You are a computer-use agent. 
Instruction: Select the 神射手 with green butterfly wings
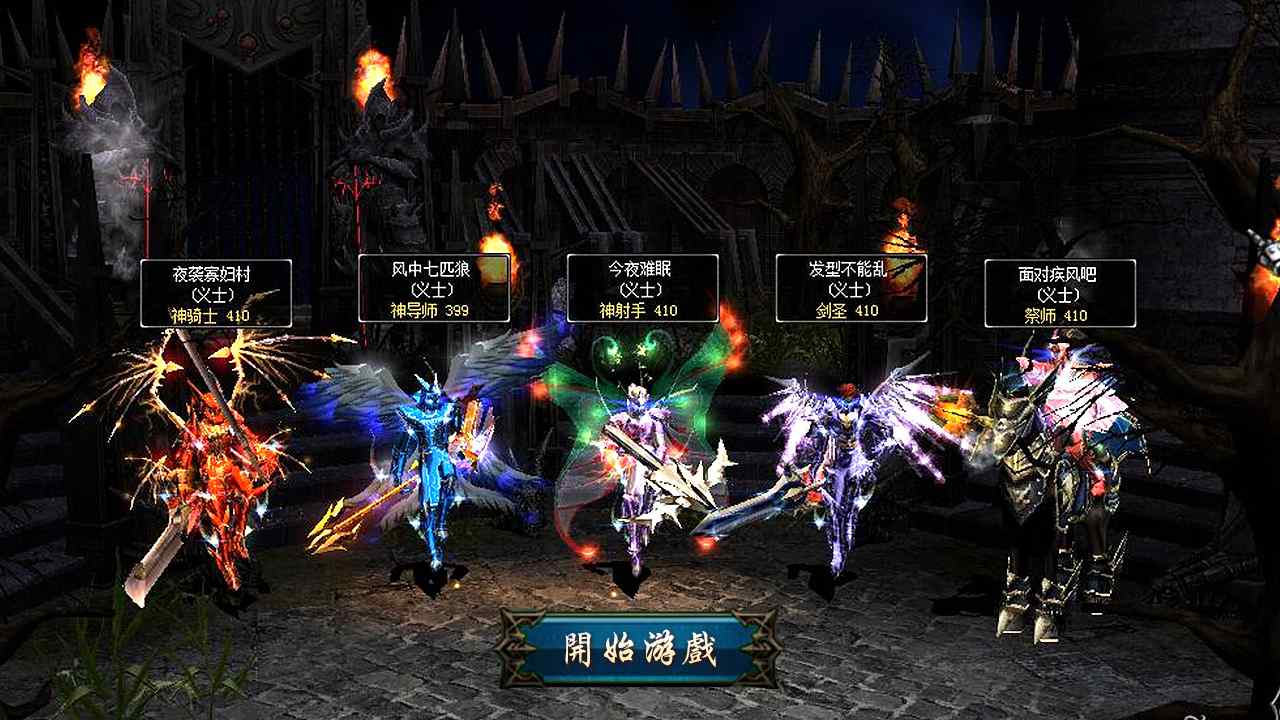640,460
